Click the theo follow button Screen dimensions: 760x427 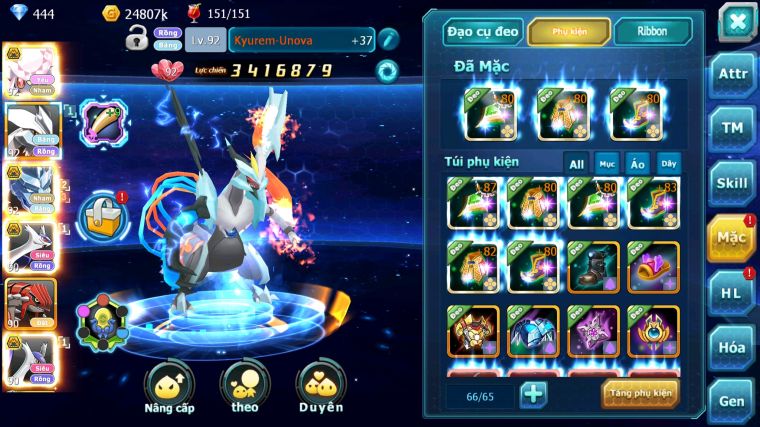245,387
